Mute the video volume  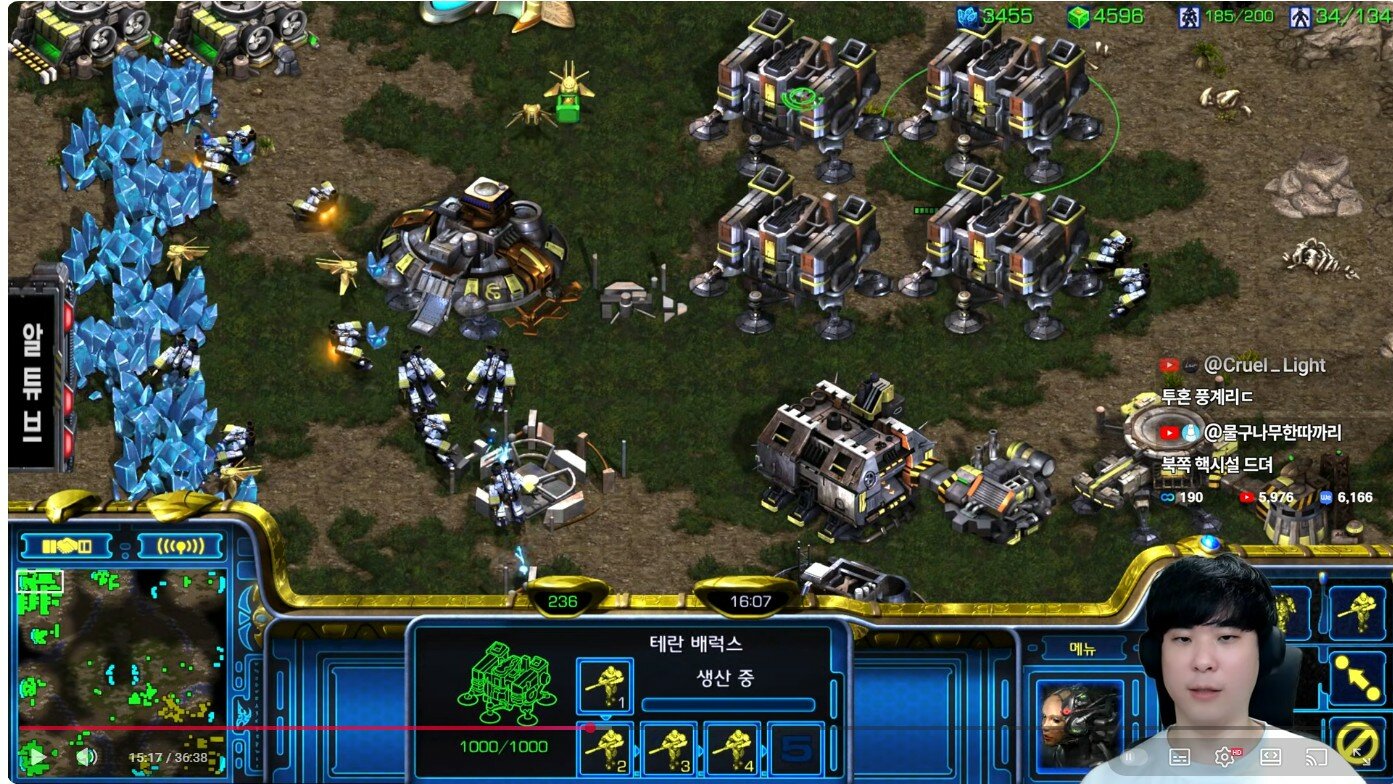point(86,757)
